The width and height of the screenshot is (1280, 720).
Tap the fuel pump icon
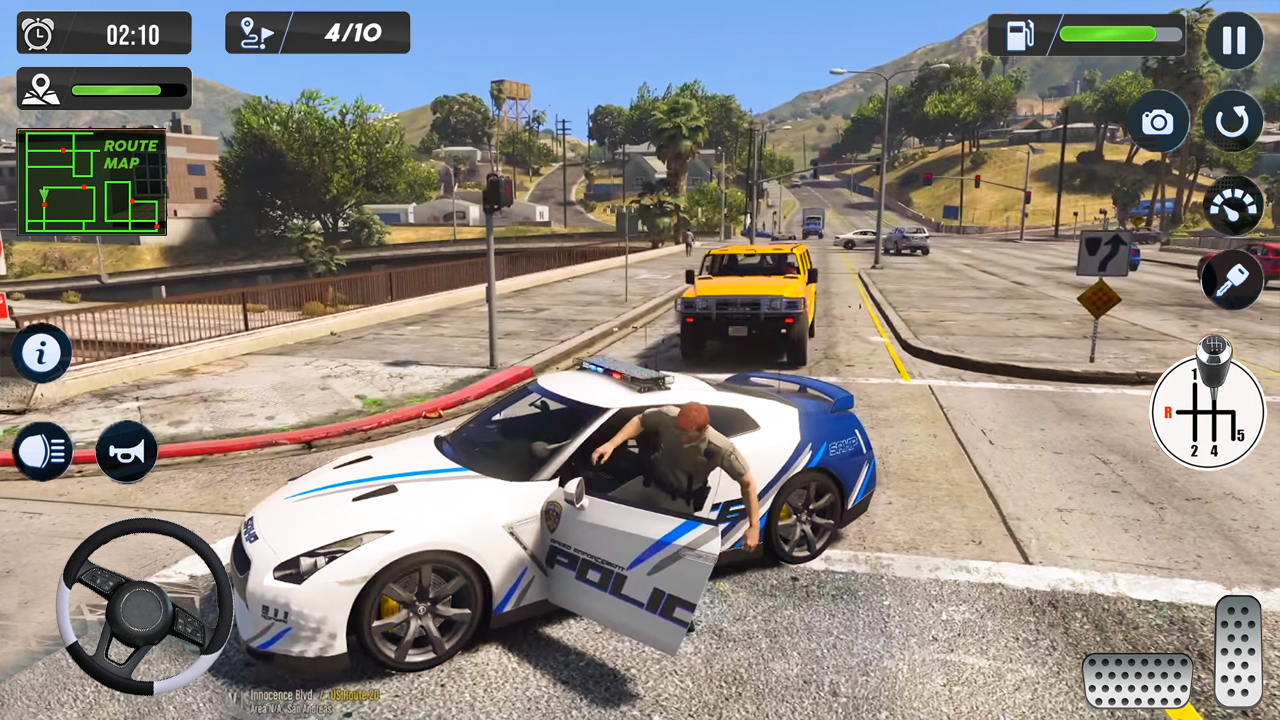point(1021,35)
